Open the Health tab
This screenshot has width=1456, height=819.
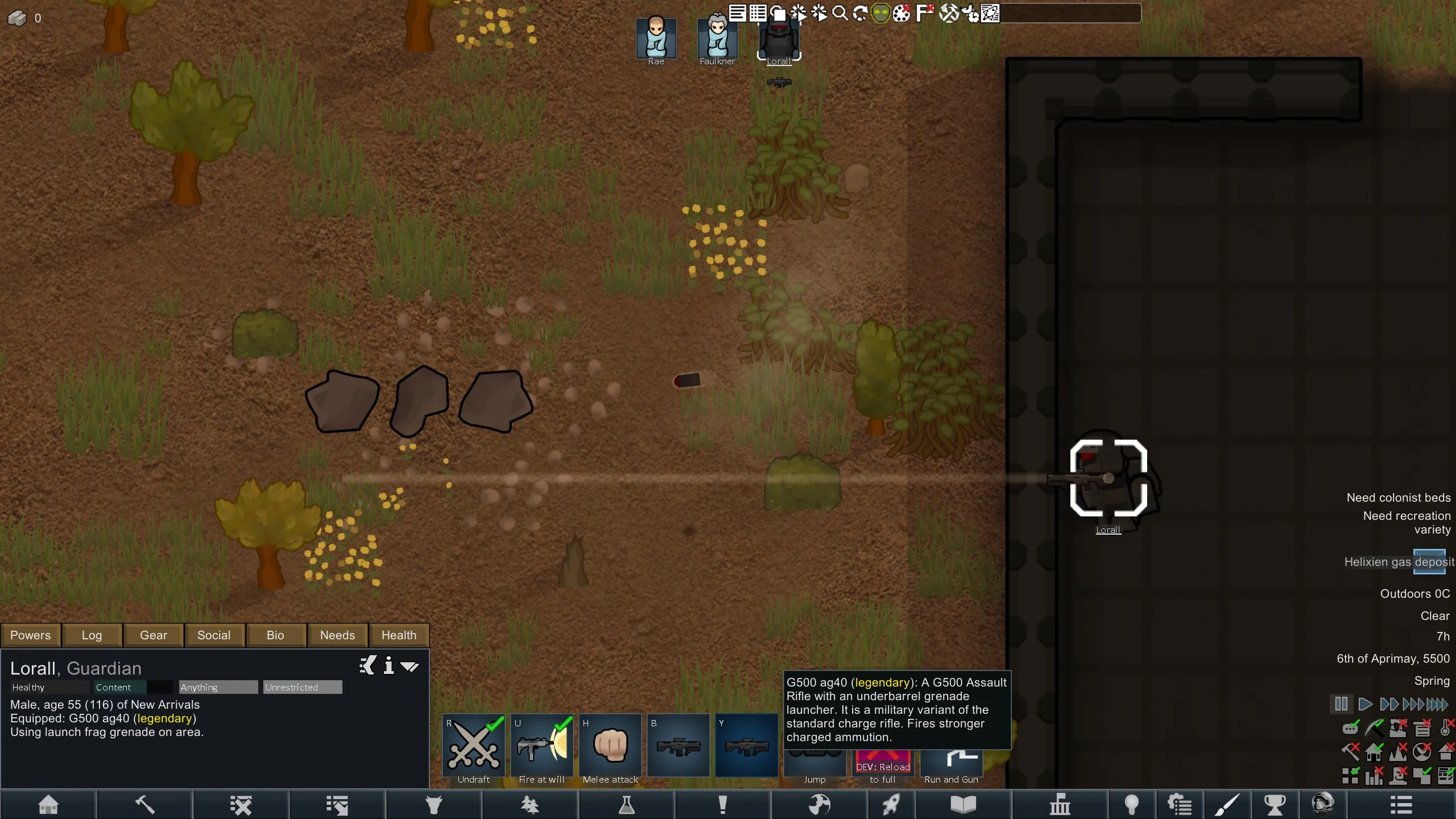coord(399,635)
